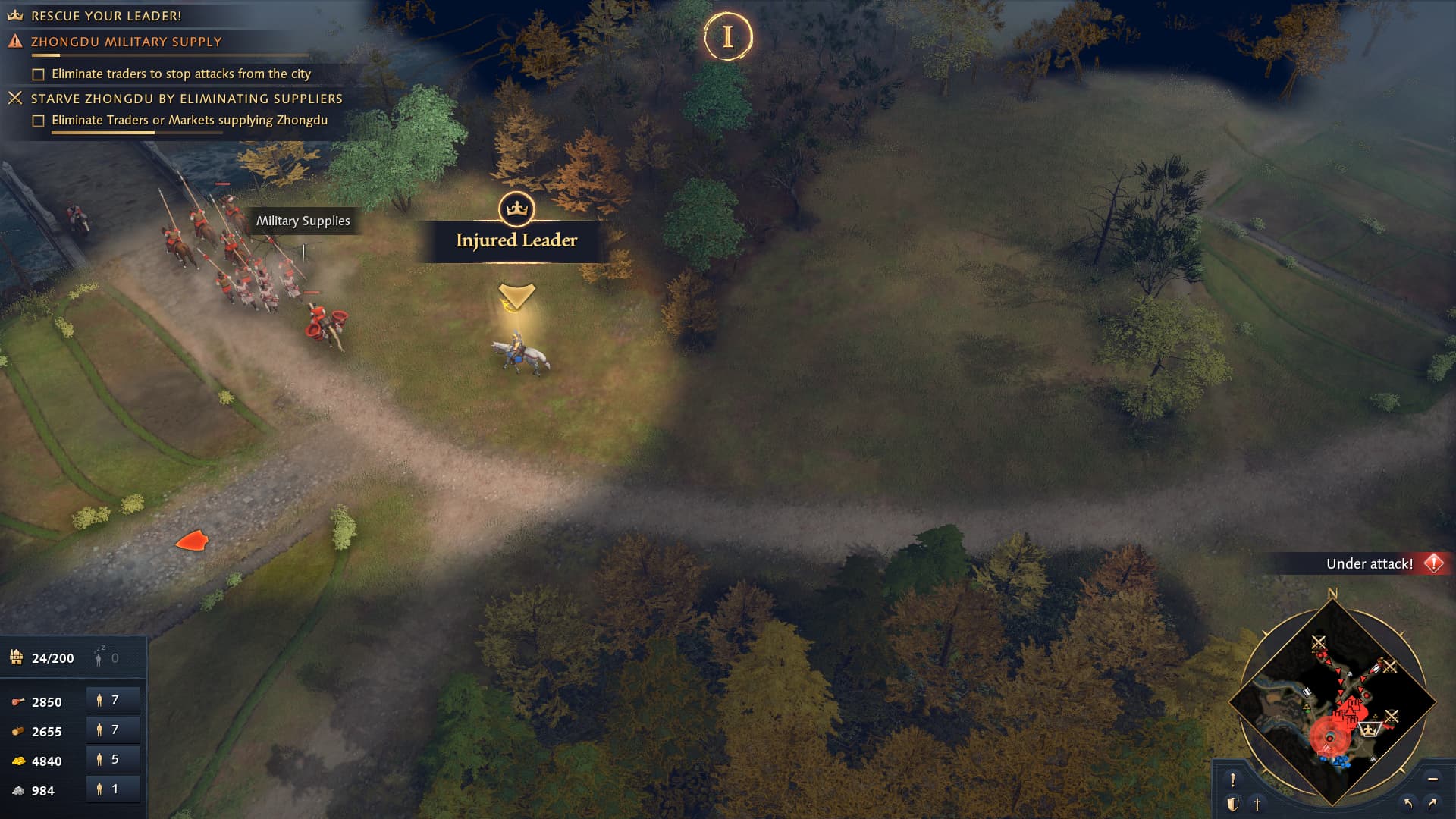Click the stone resource icon
The height and width of the screenshot is (819, 1456).
pyautogui.click(x=18, y=791)
